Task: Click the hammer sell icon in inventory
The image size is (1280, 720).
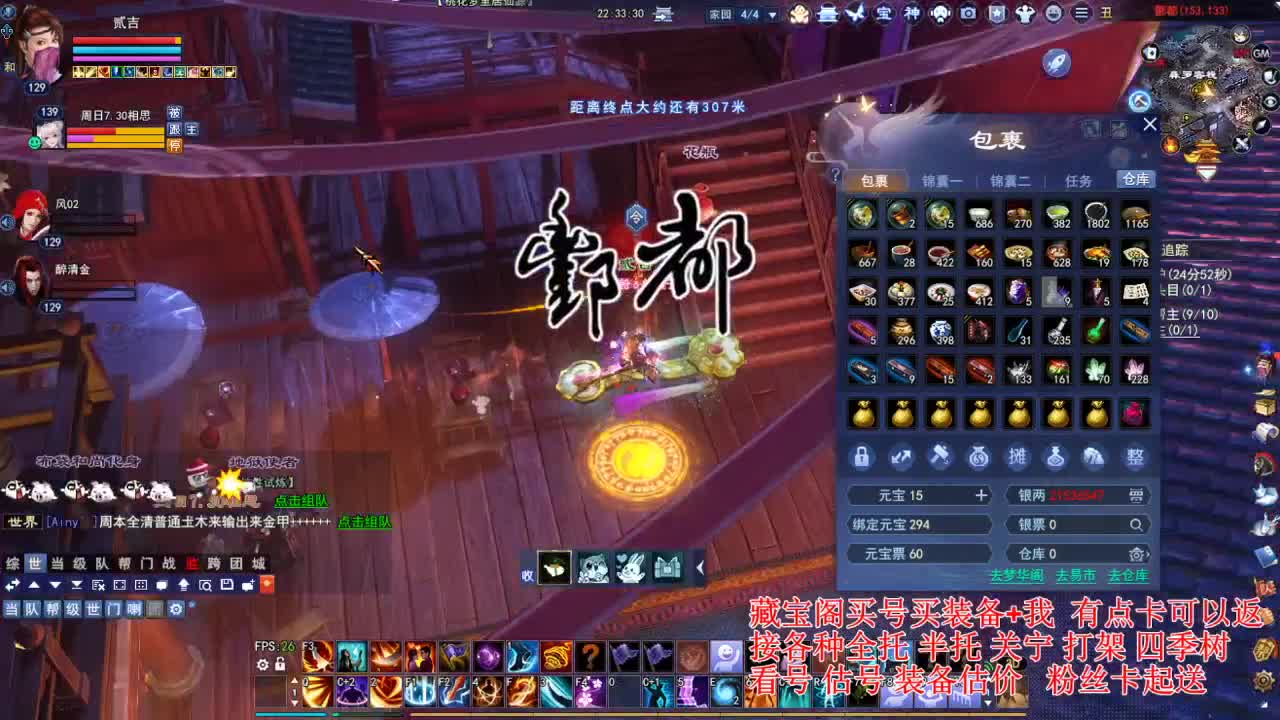Action: tap(940, 457)
